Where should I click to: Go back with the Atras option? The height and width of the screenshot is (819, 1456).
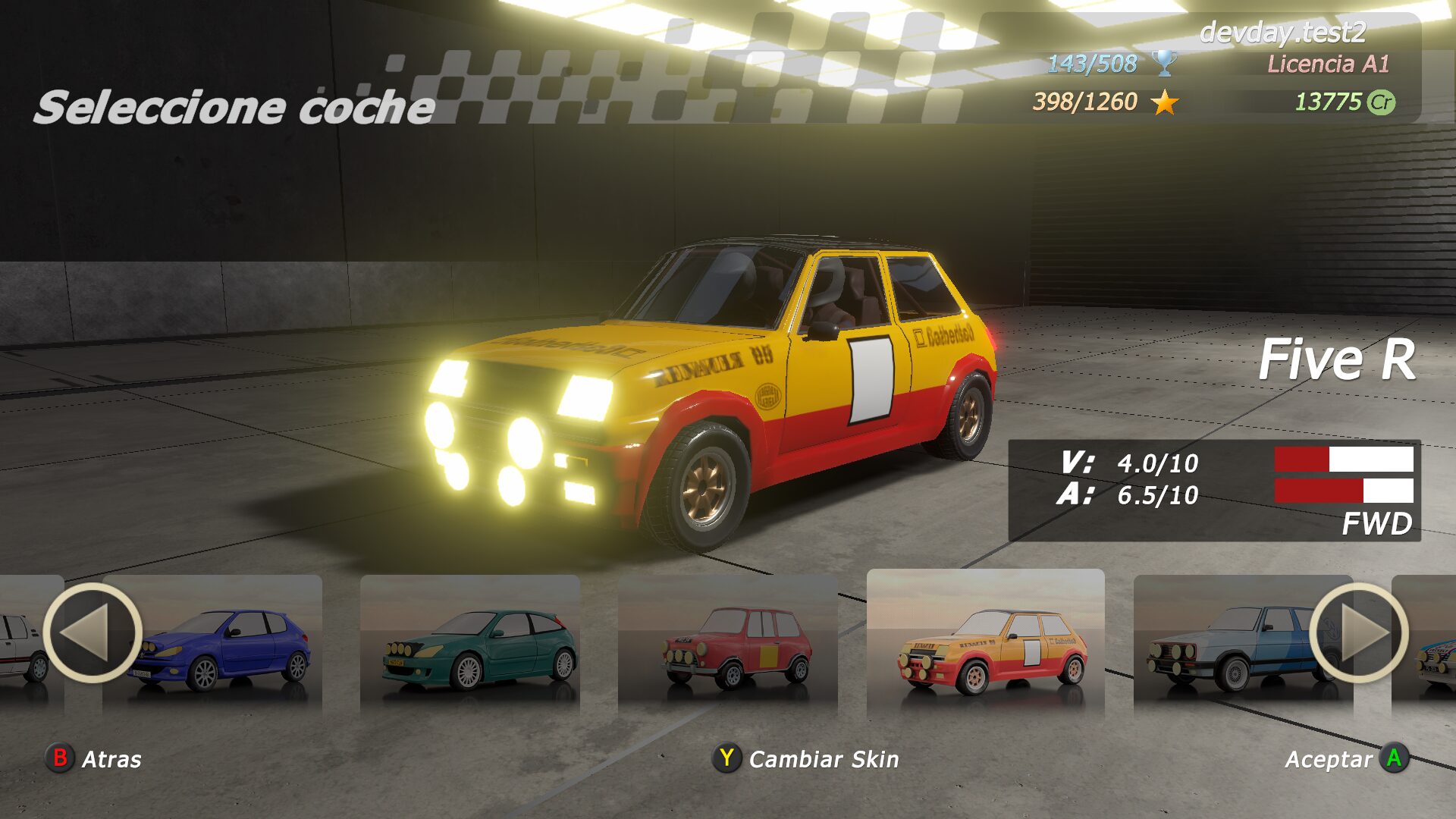click(x=95, y=758)
